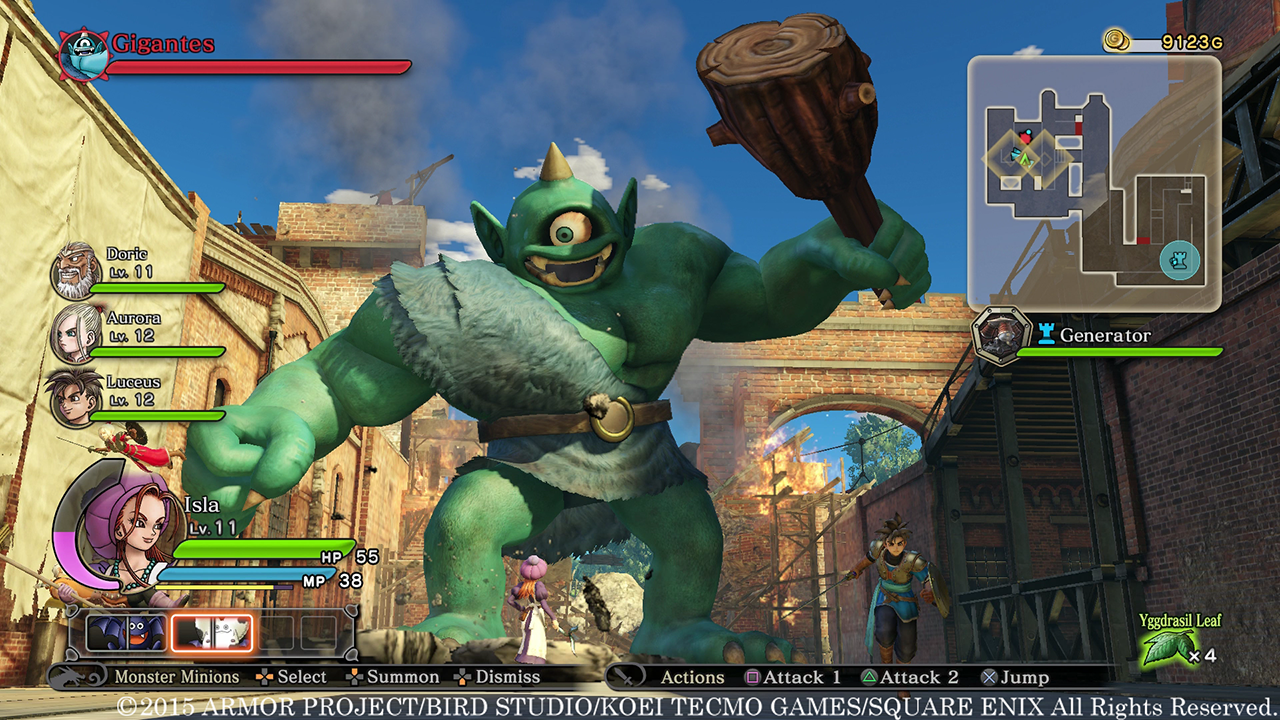This screenshot has height=720, width=1280.
Task: Select the Gigantes boss icon
Action: point(82,54)
